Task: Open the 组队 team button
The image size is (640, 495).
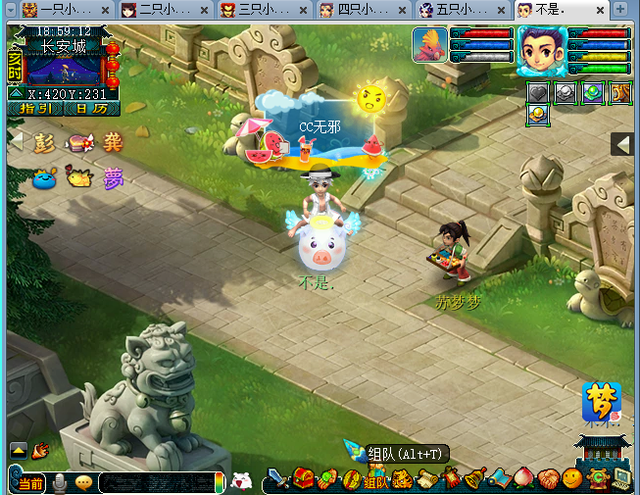Action: coord(376,482)
